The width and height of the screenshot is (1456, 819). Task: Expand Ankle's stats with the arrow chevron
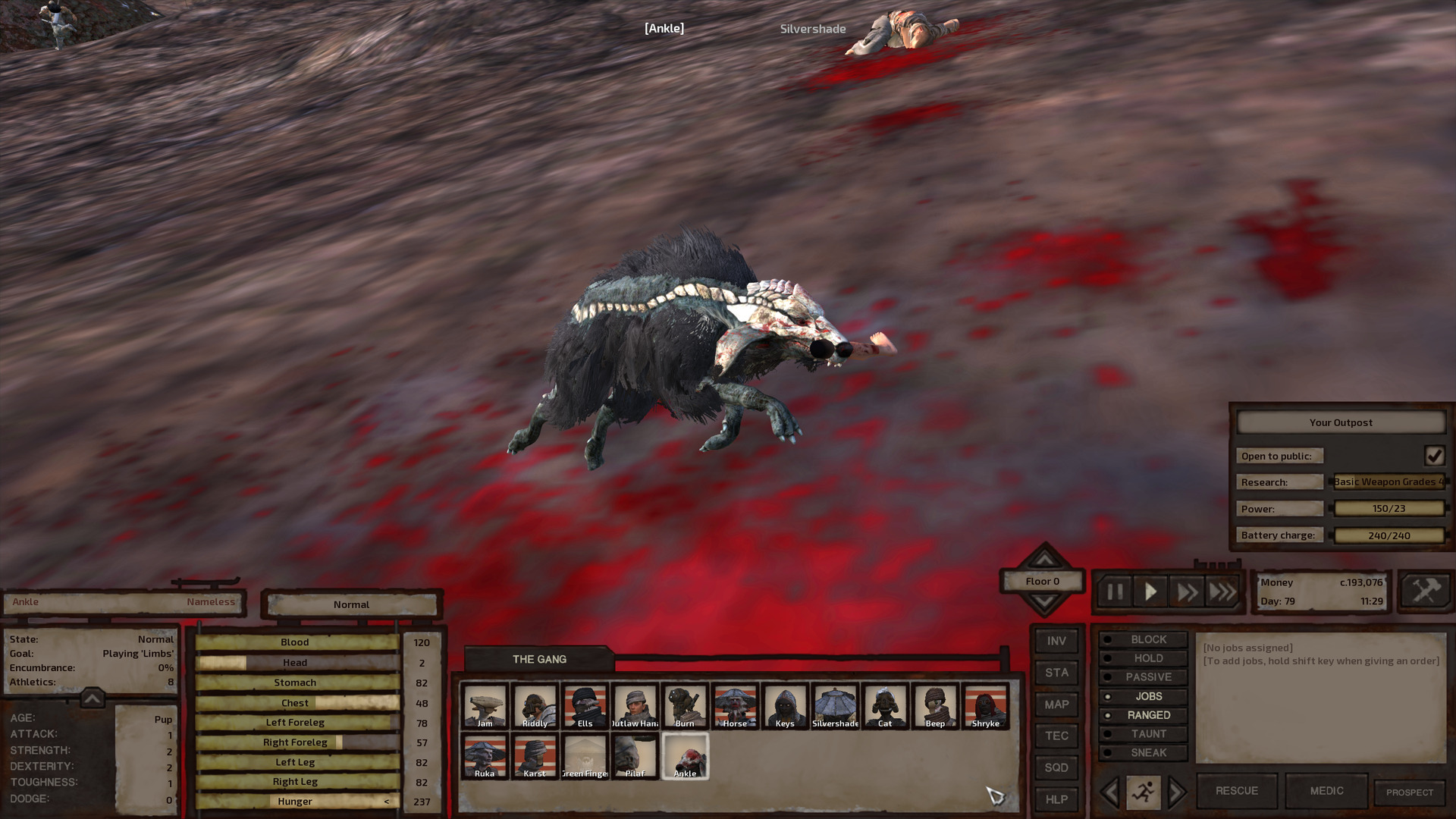pos(90,701)
